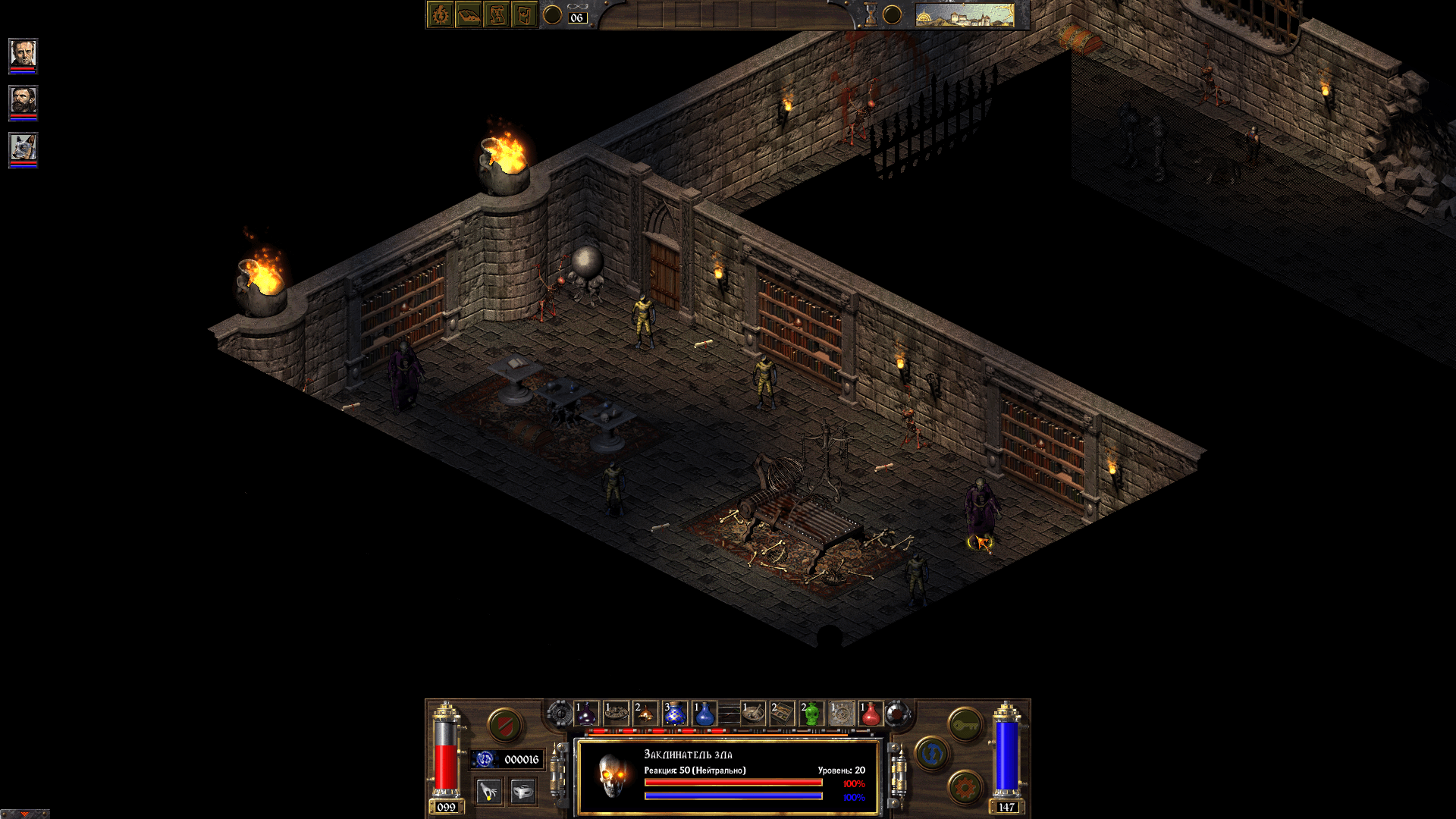Image resolution: width=1456 pixels, height=819 pixels.
Task: Toggle the infinity time button
Action: coord(576,7)
